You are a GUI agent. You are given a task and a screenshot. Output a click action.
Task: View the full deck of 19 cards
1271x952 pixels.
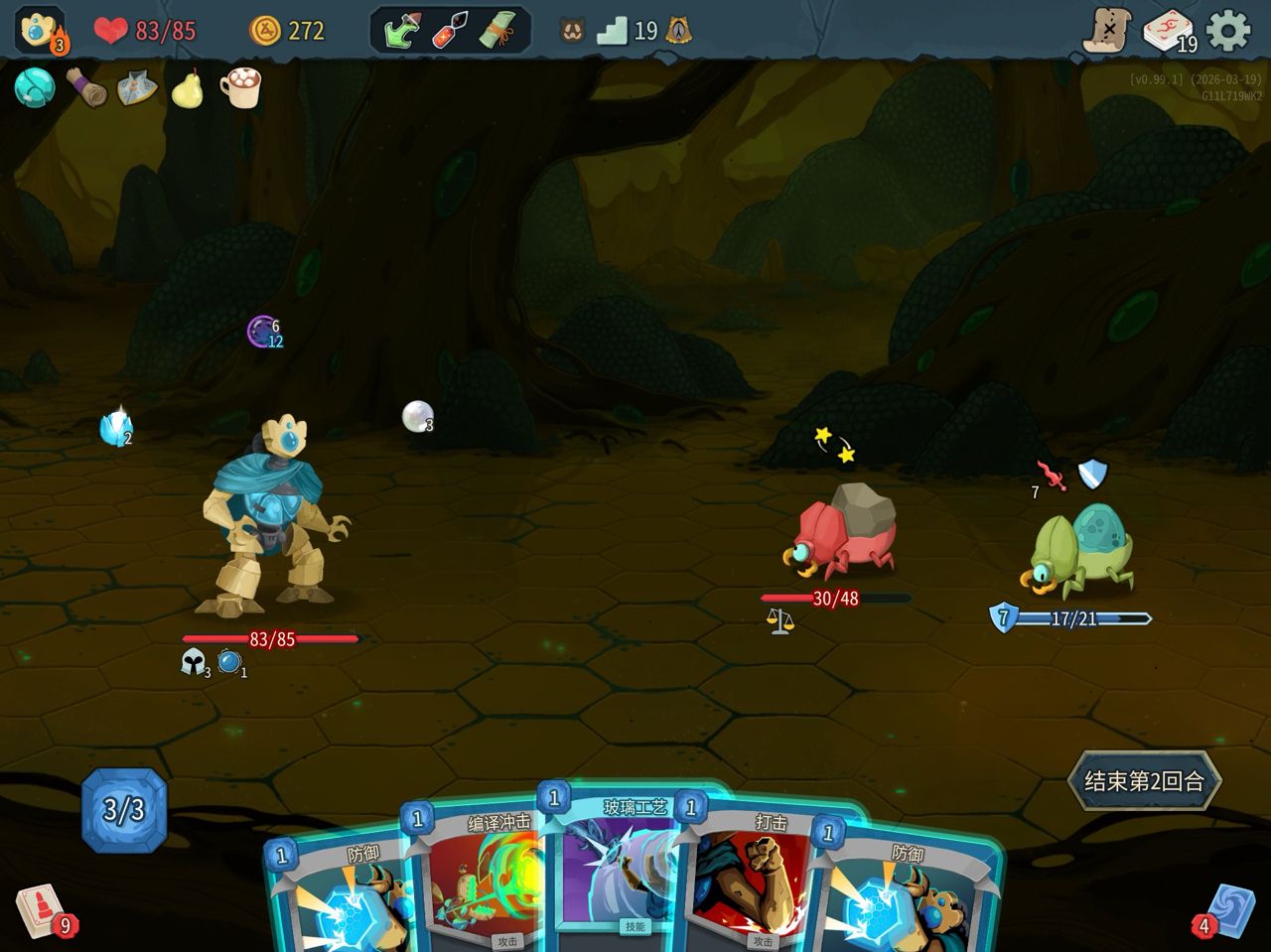click(1169, 31)
